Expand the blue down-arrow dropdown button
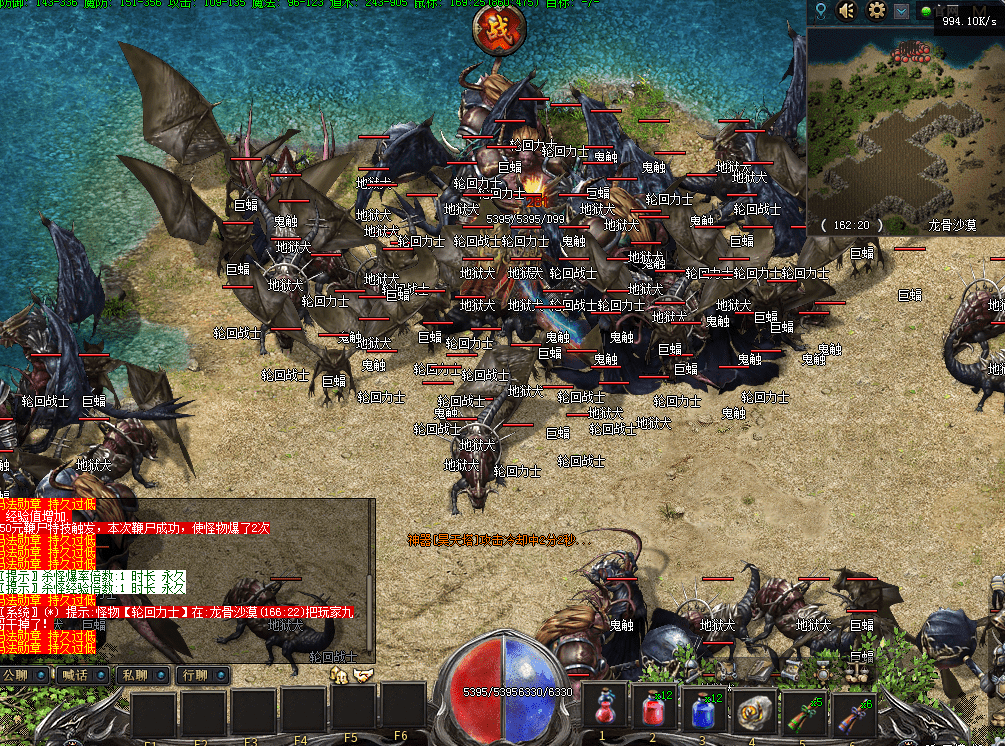The width and height of the screenshot is (1005, 746). click(x=901, y=11)
